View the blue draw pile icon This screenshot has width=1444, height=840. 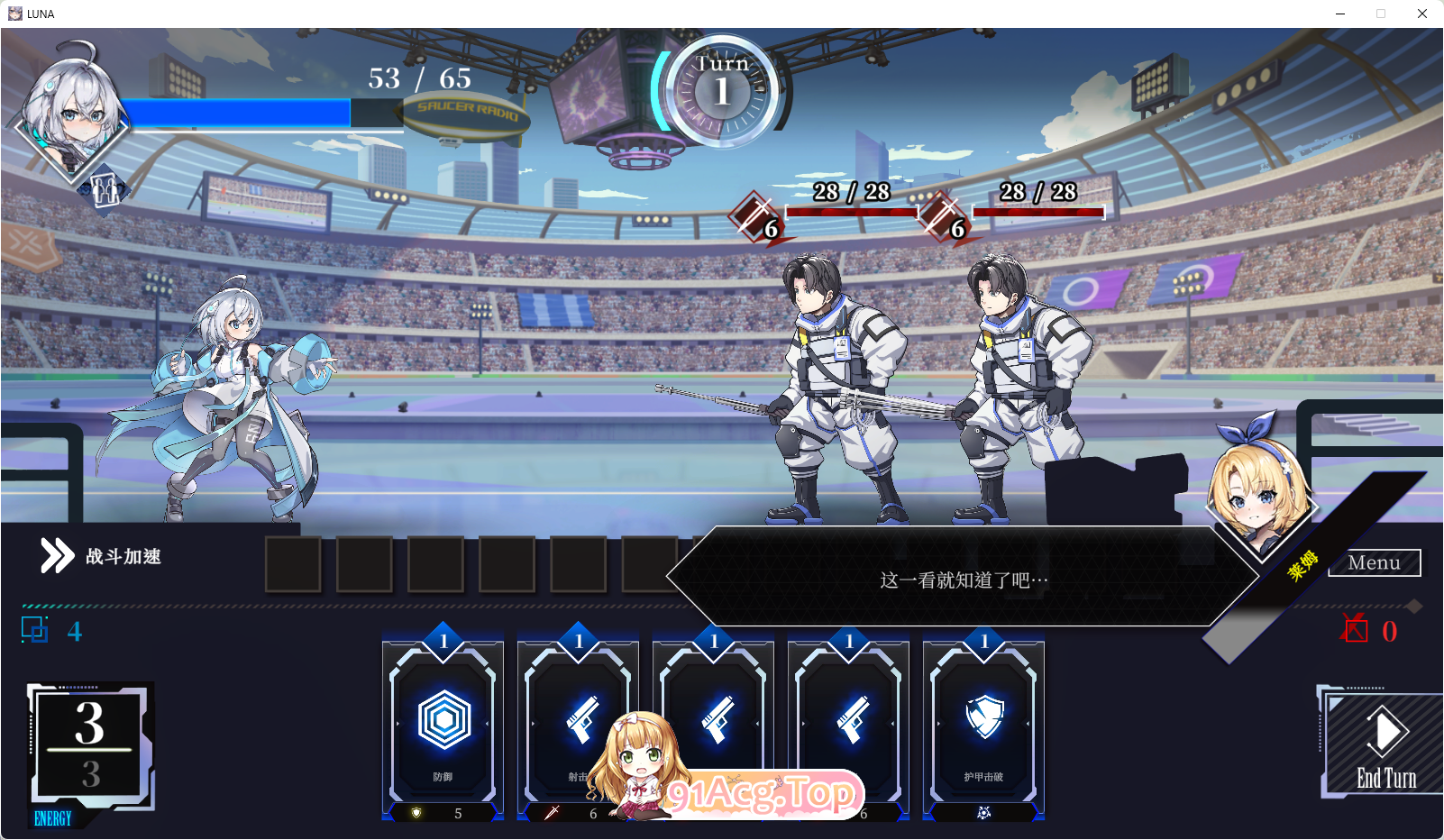point(35,630)
